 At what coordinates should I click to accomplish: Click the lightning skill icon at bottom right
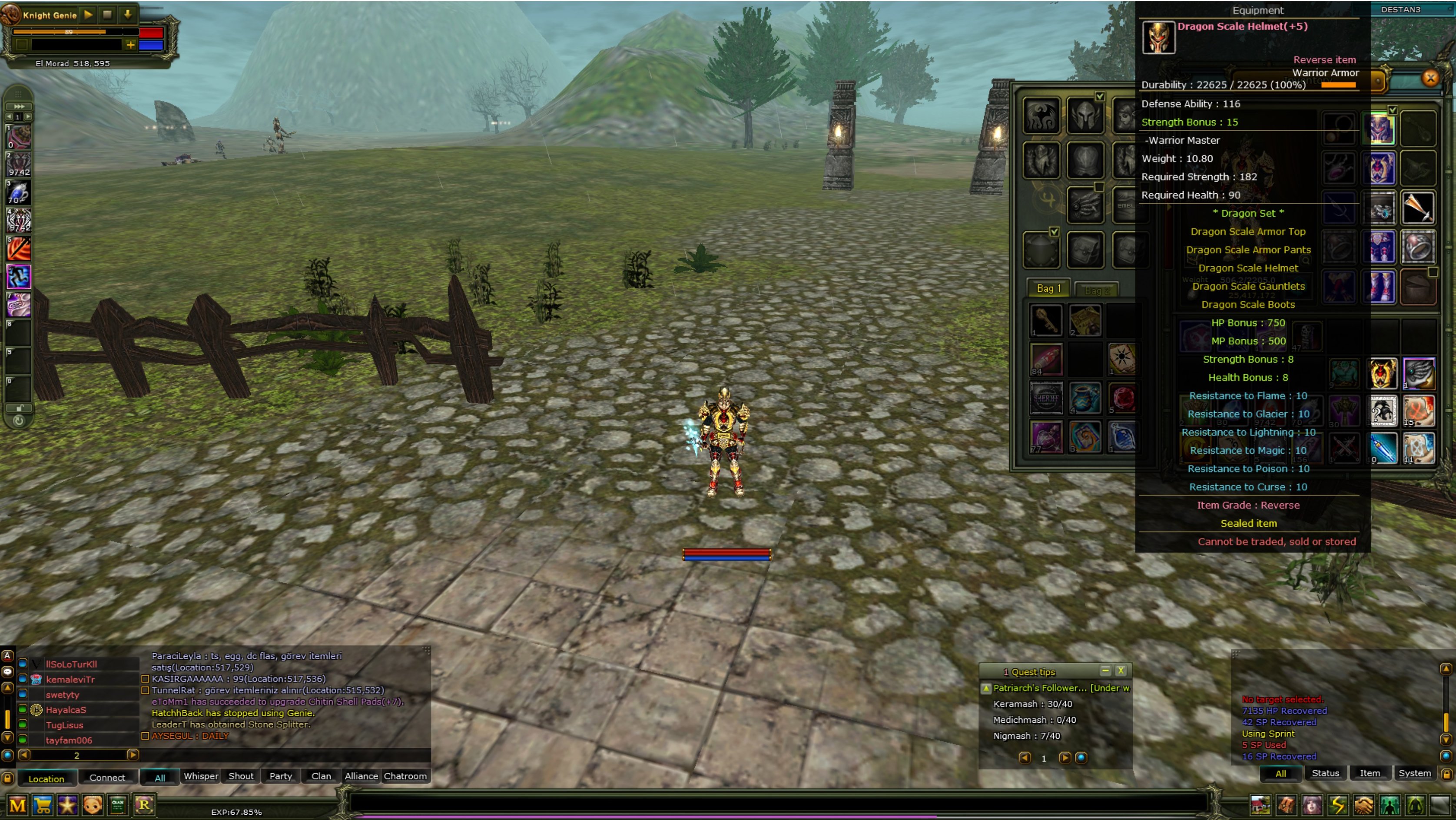[x=1338, y=805]
